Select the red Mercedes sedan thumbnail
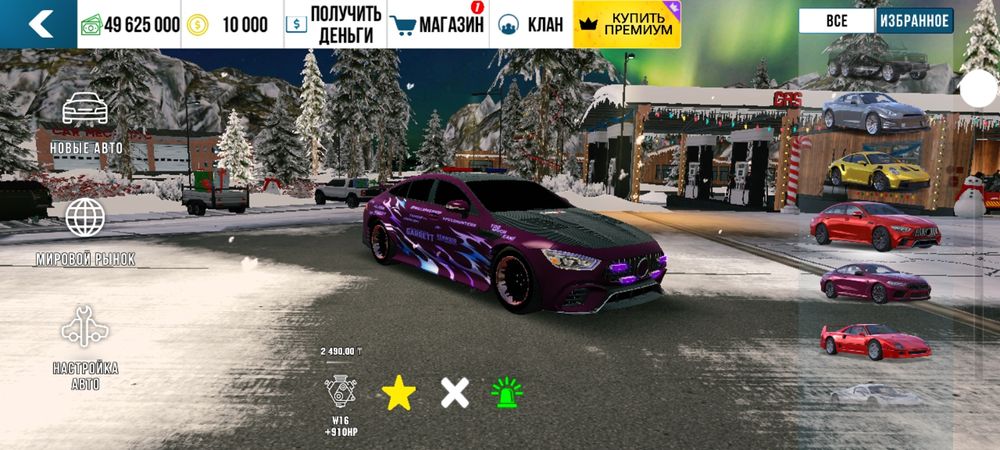Screen dimensions: 1000x450 tap(874, 227)
